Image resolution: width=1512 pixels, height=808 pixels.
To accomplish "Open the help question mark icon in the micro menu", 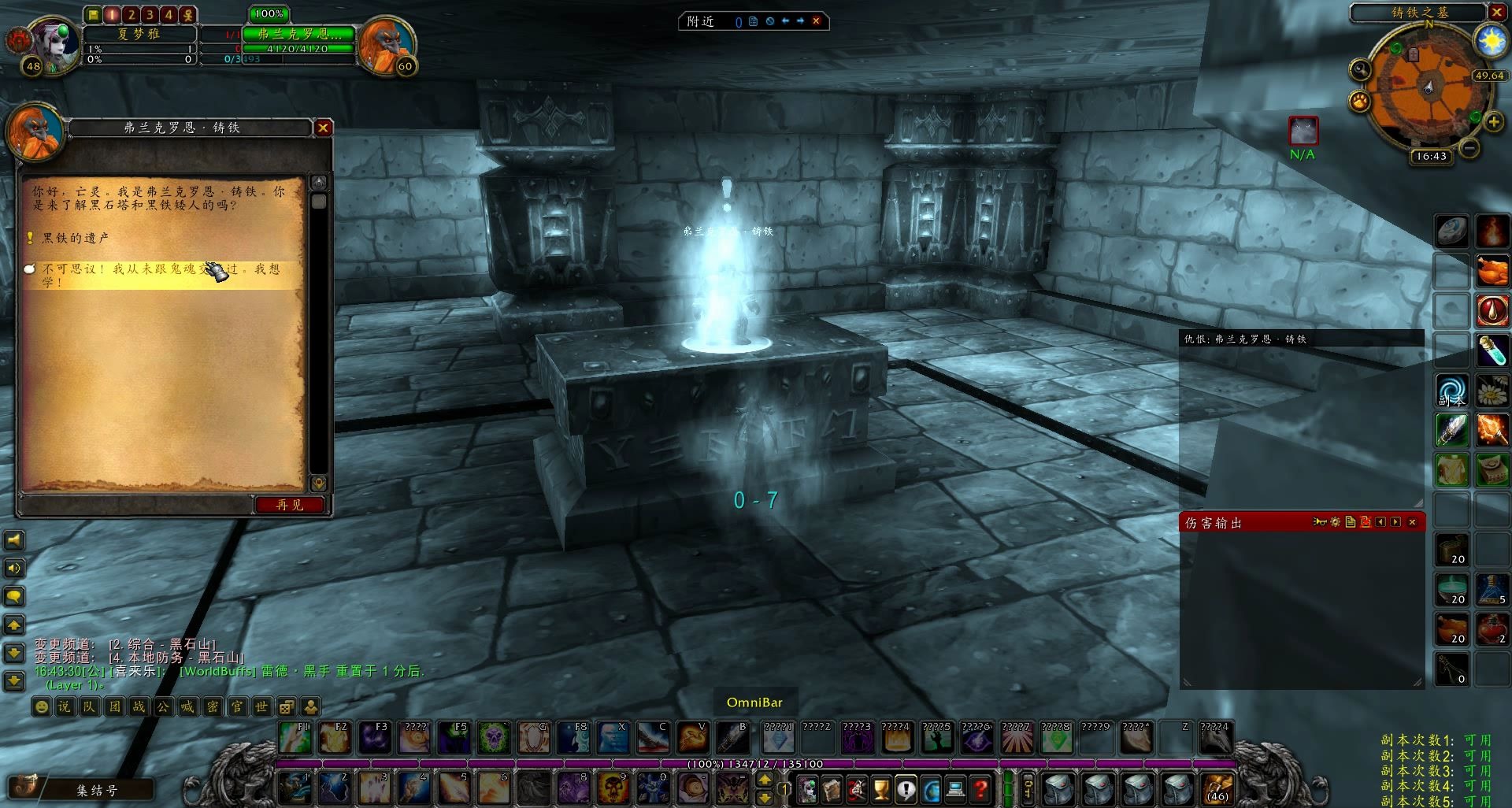I will 980,791.
